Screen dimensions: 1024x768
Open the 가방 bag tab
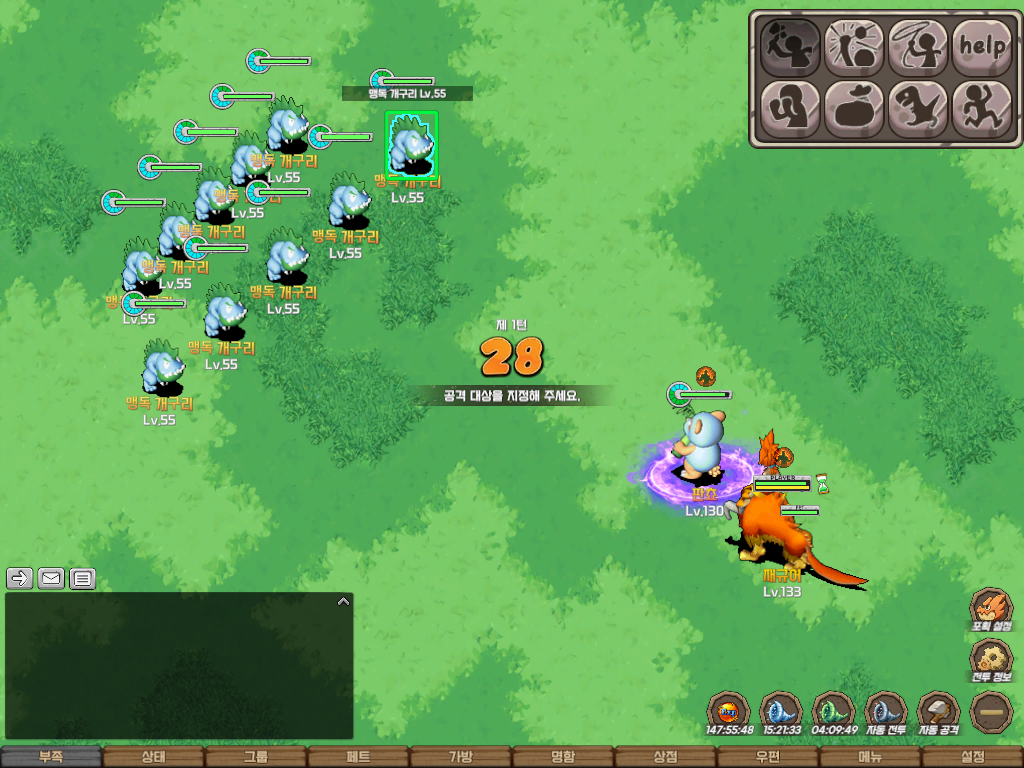coord(460,757)
